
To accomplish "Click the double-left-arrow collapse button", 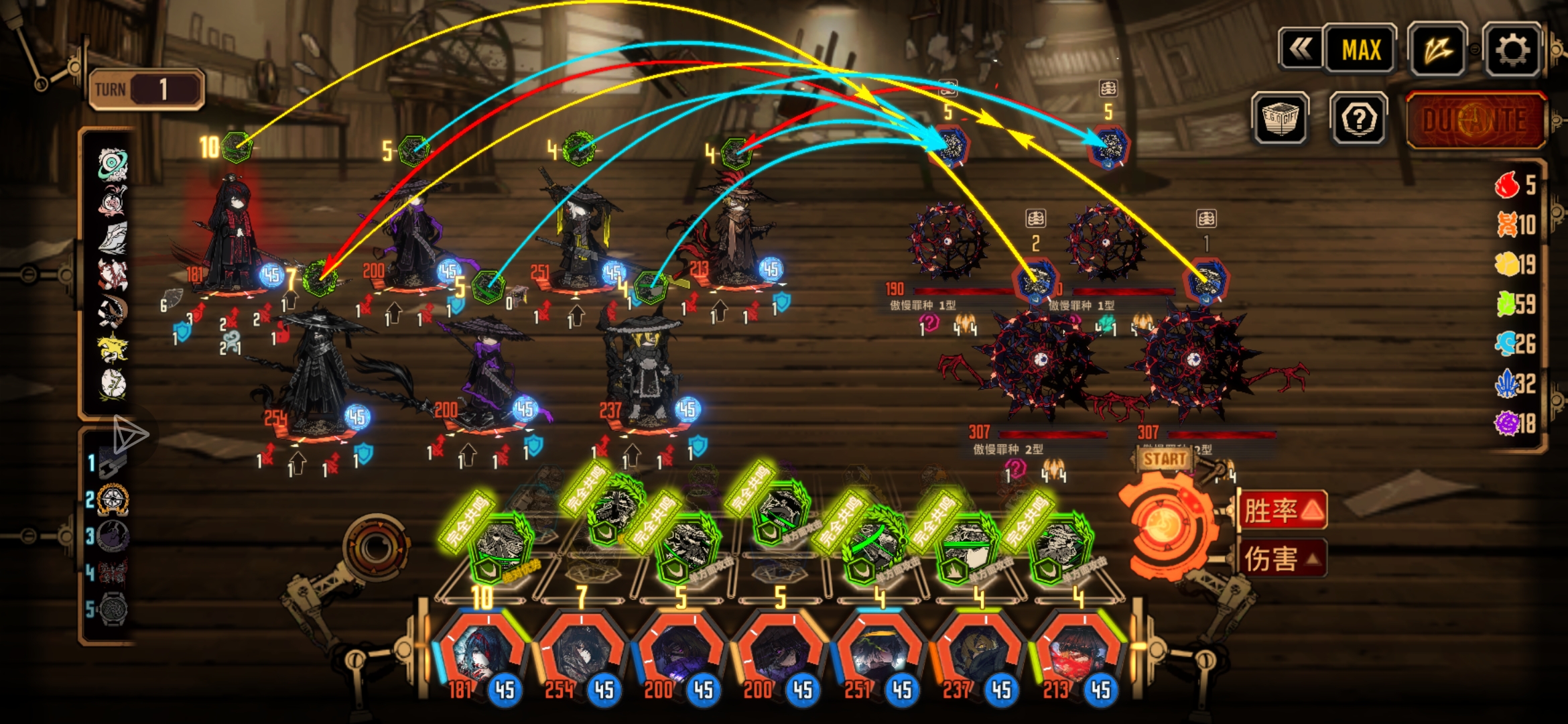I will [1301, 50].
